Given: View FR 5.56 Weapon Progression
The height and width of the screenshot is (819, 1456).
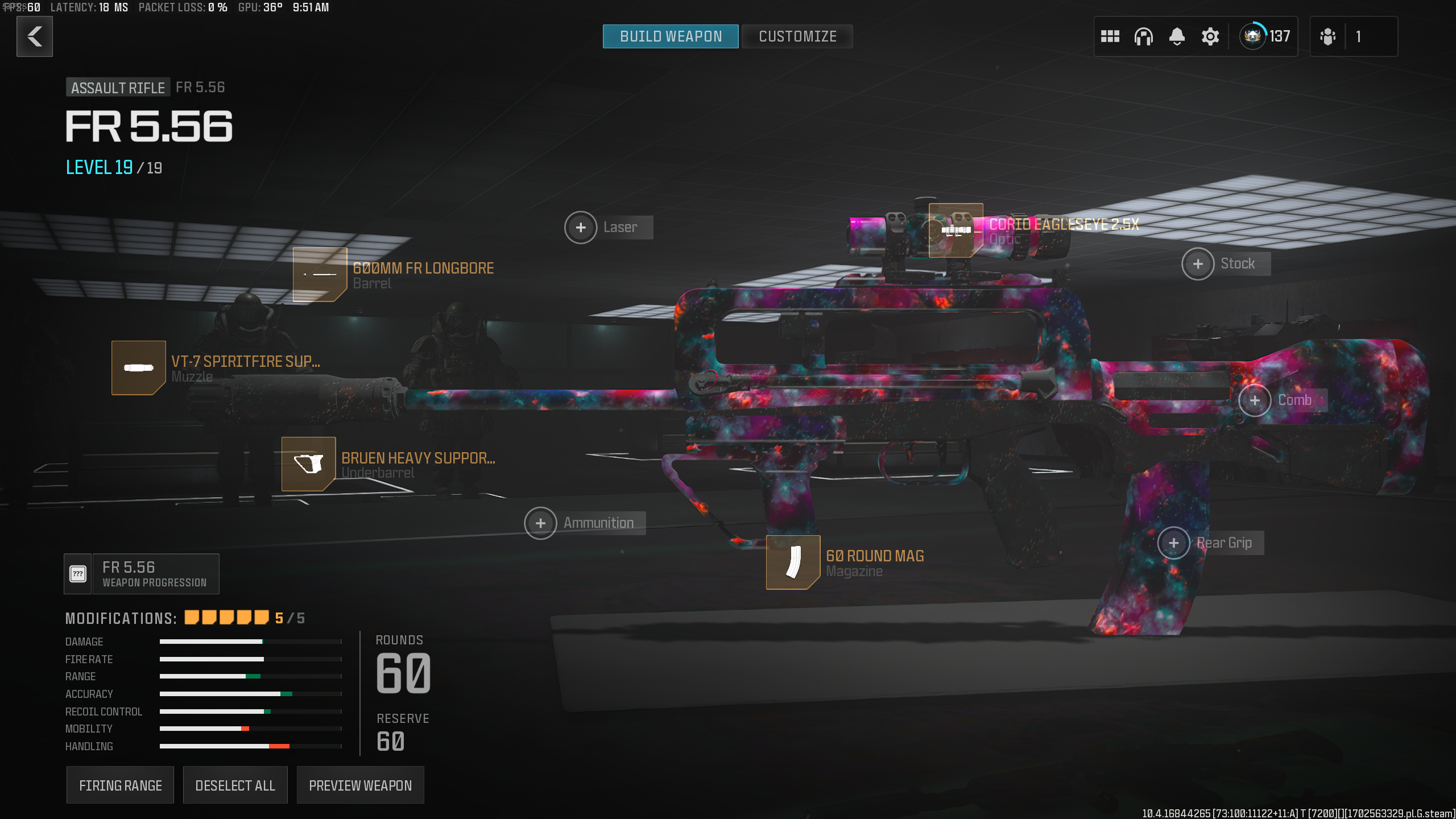Looking at the screenshot, I should [x=142, y=574].
